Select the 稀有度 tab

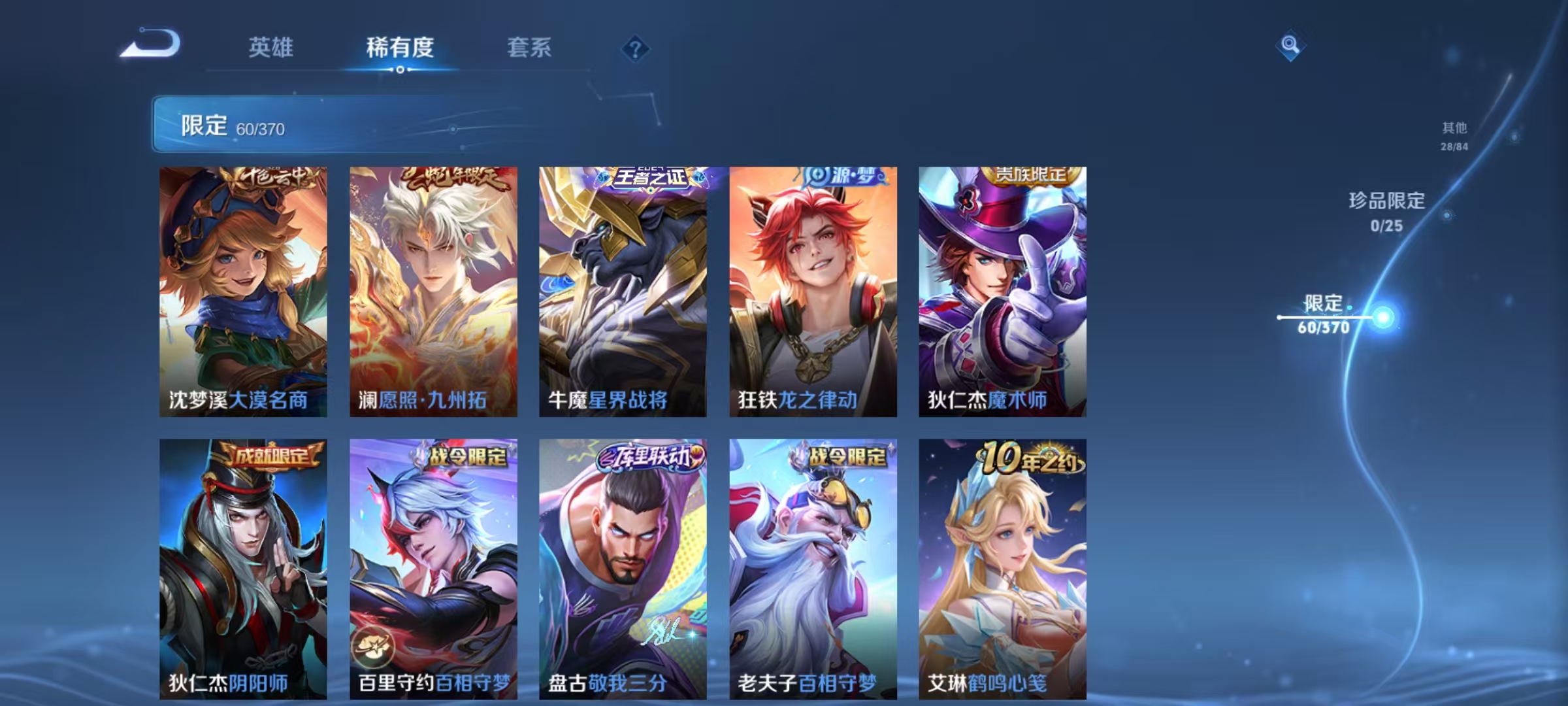400,48
